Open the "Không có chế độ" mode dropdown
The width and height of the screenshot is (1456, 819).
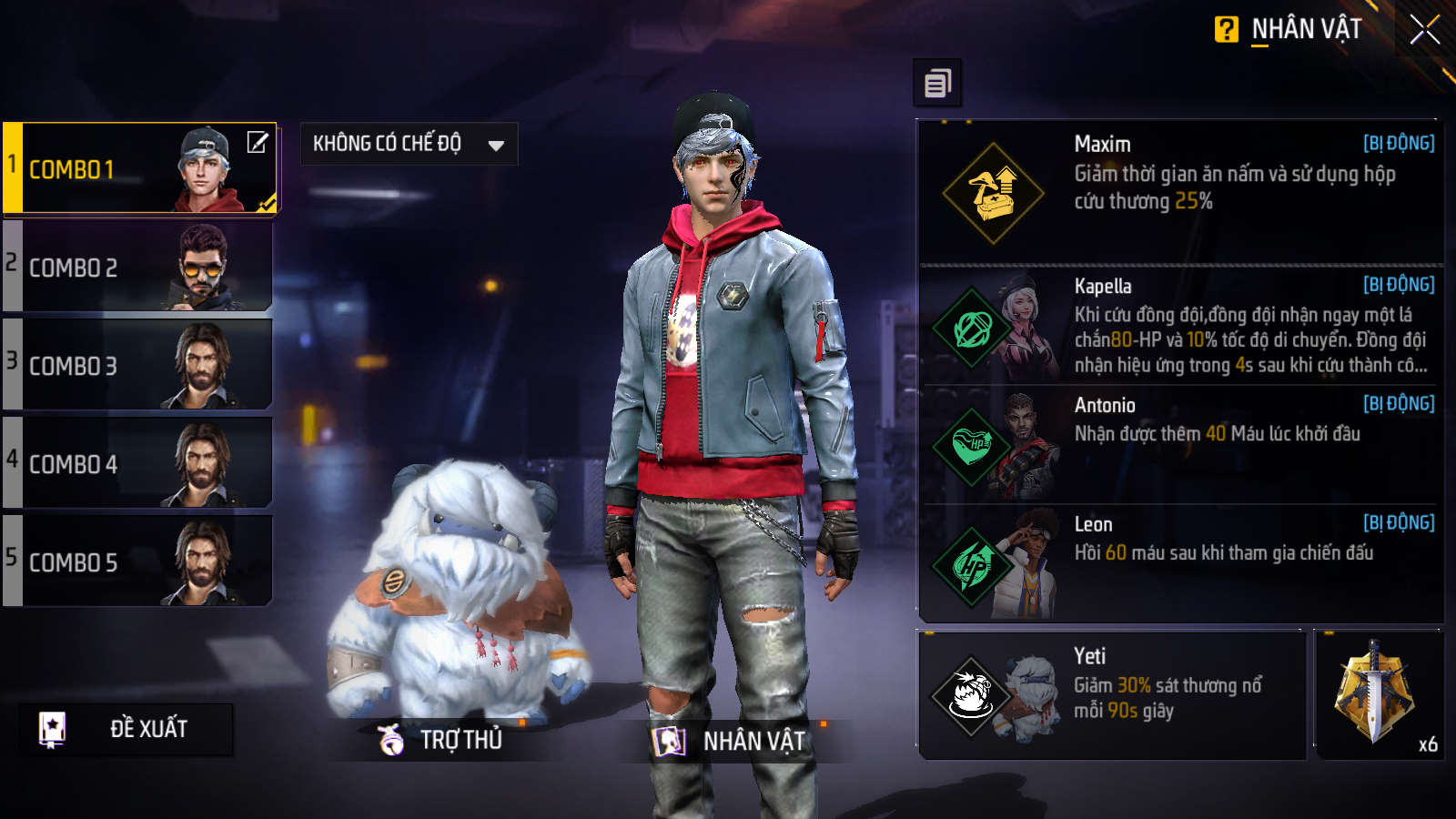(x=409, y=144)
